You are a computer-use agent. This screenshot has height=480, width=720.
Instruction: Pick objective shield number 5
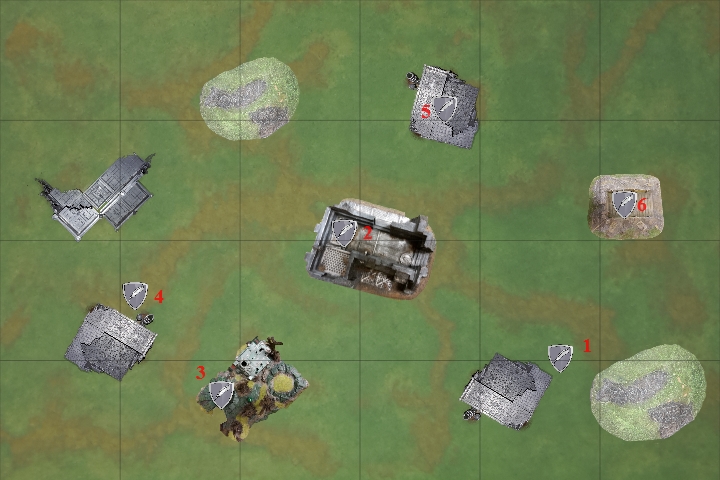pyautogui.click(x=446, y=110)
